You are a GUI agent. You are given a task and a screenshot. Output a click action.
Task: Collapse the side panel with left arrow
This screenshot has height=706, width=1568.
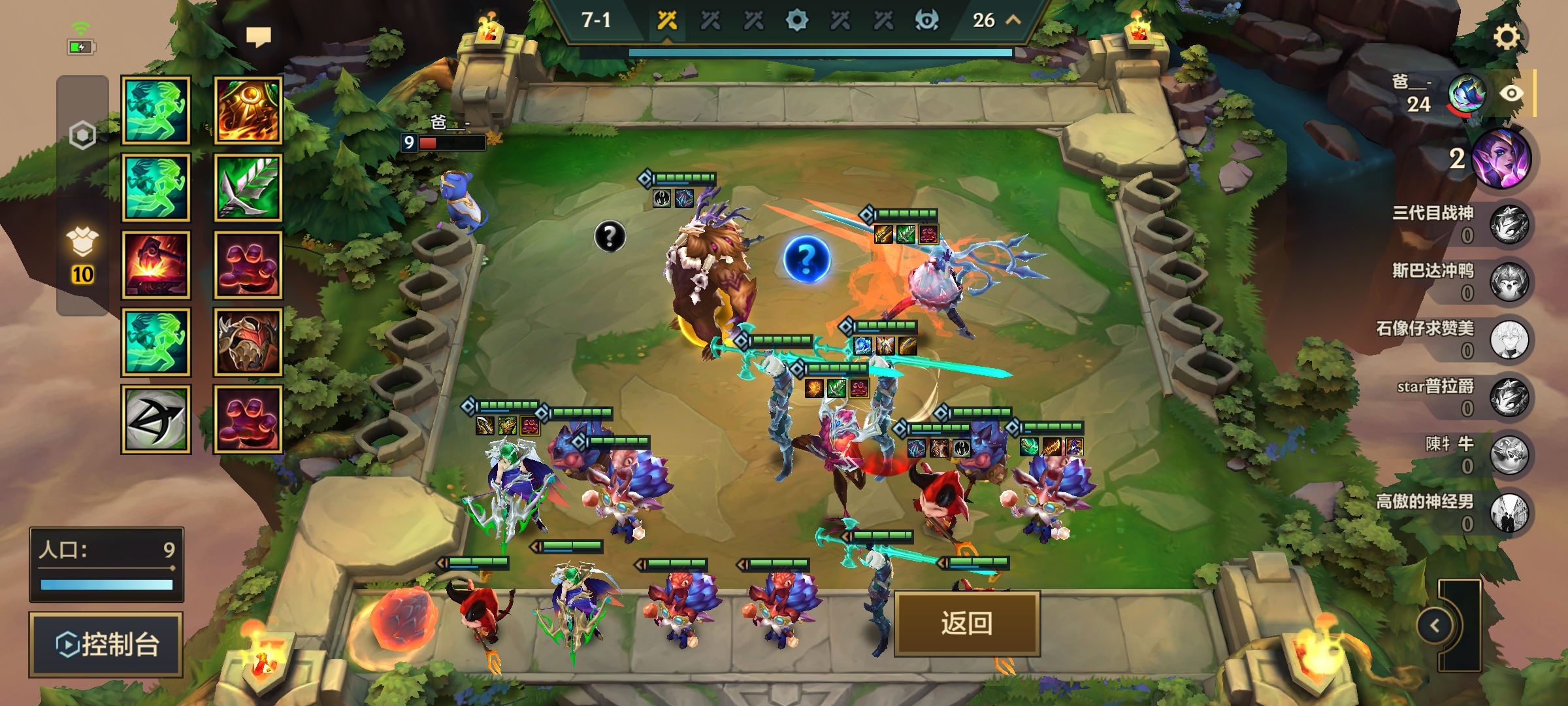click(1435, 626)
